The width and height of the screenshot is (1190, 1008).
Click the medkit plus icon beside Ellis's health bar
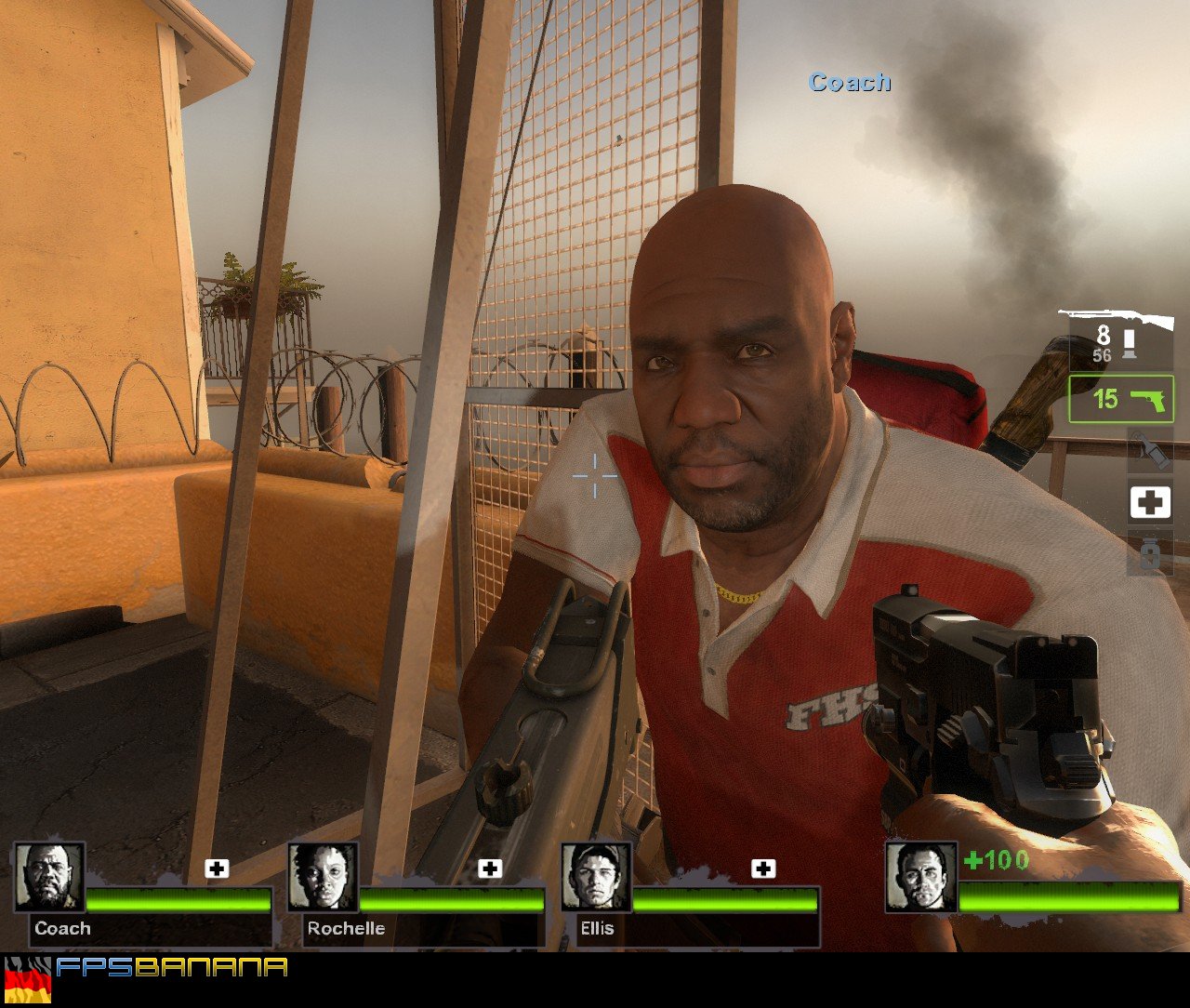pyautogui.click(x=764, y=869)
